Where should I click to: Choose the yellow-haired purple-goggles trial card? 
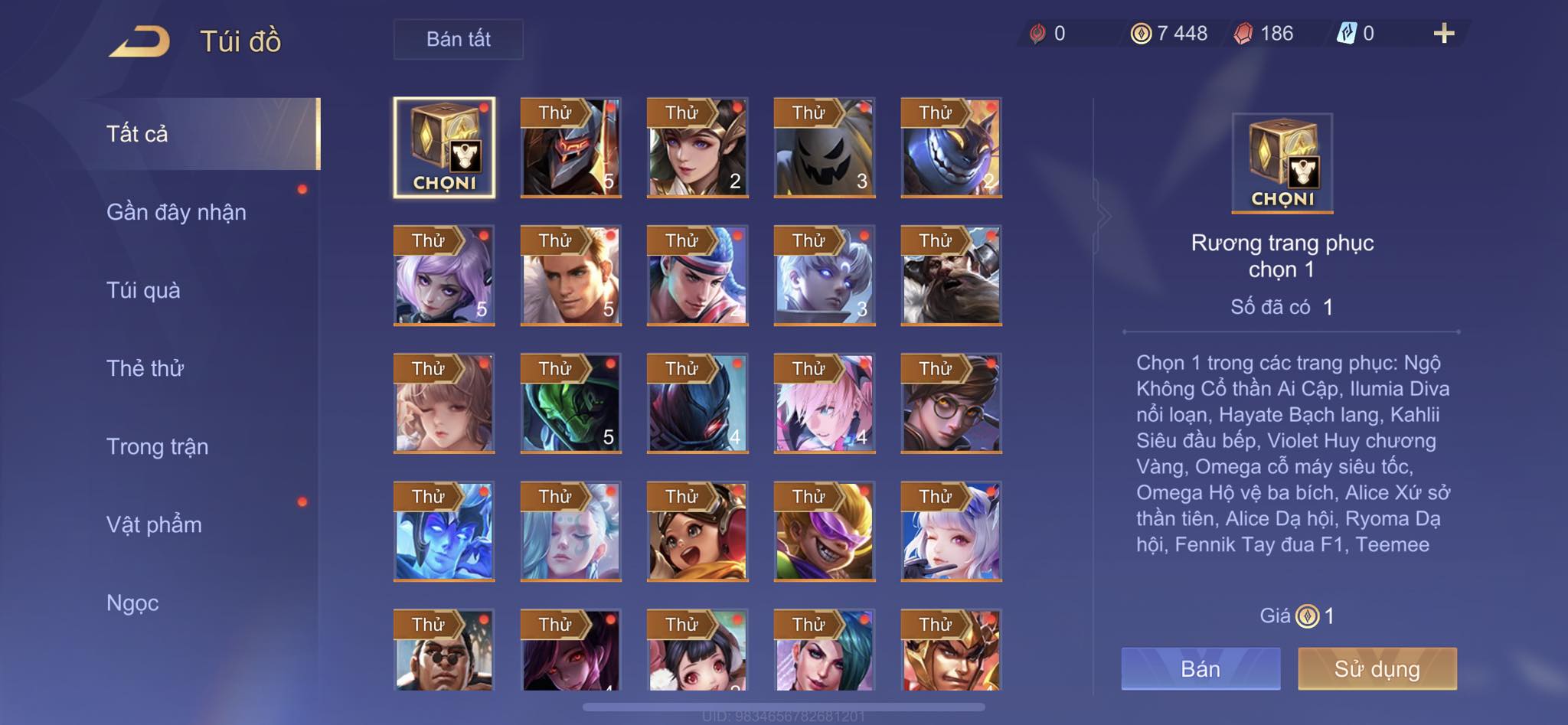pyautogui.click(x=824, y=531)
